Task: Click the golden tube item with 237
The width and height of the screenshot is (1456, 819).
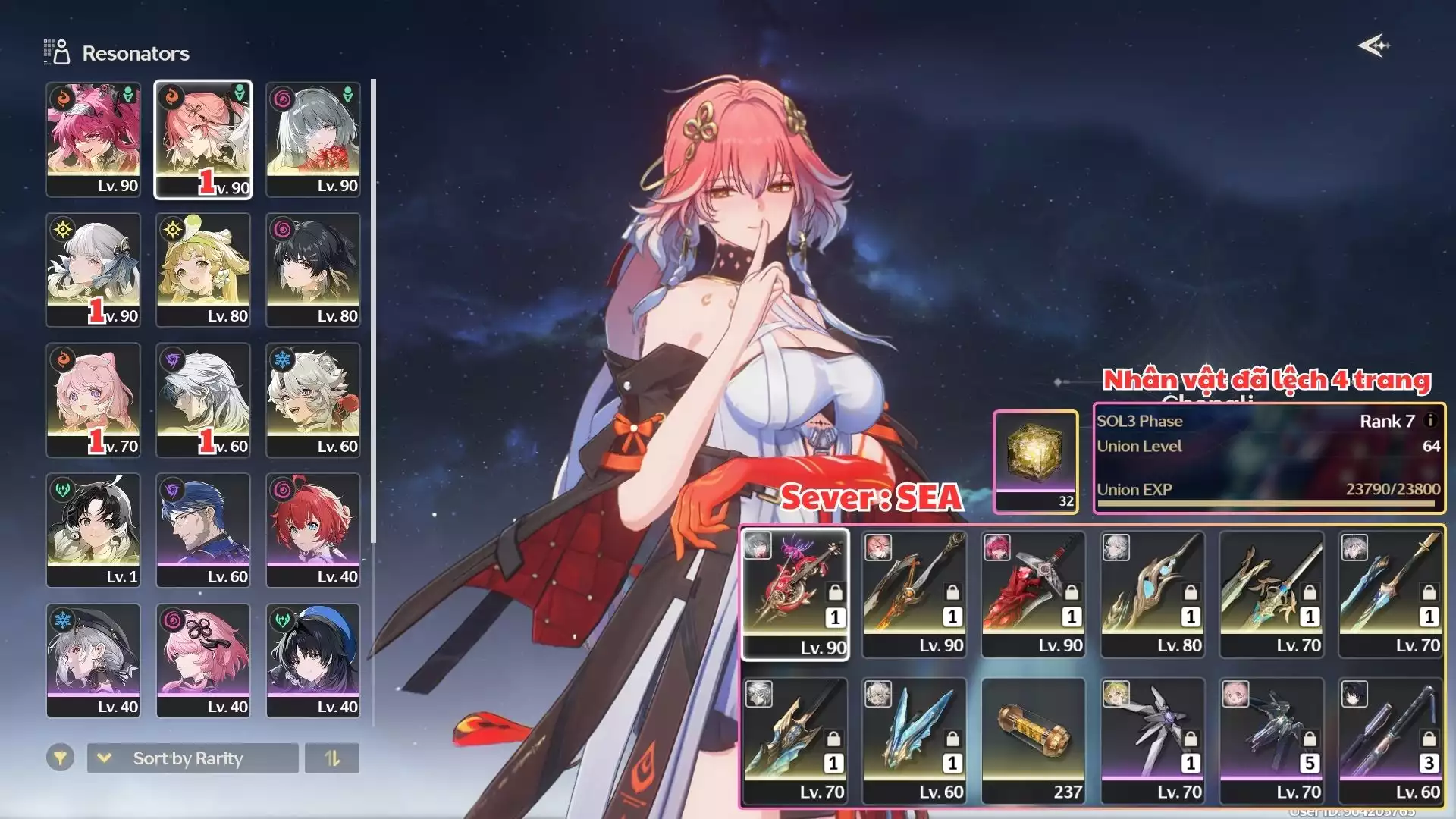Action: [x=1033, y=741]
